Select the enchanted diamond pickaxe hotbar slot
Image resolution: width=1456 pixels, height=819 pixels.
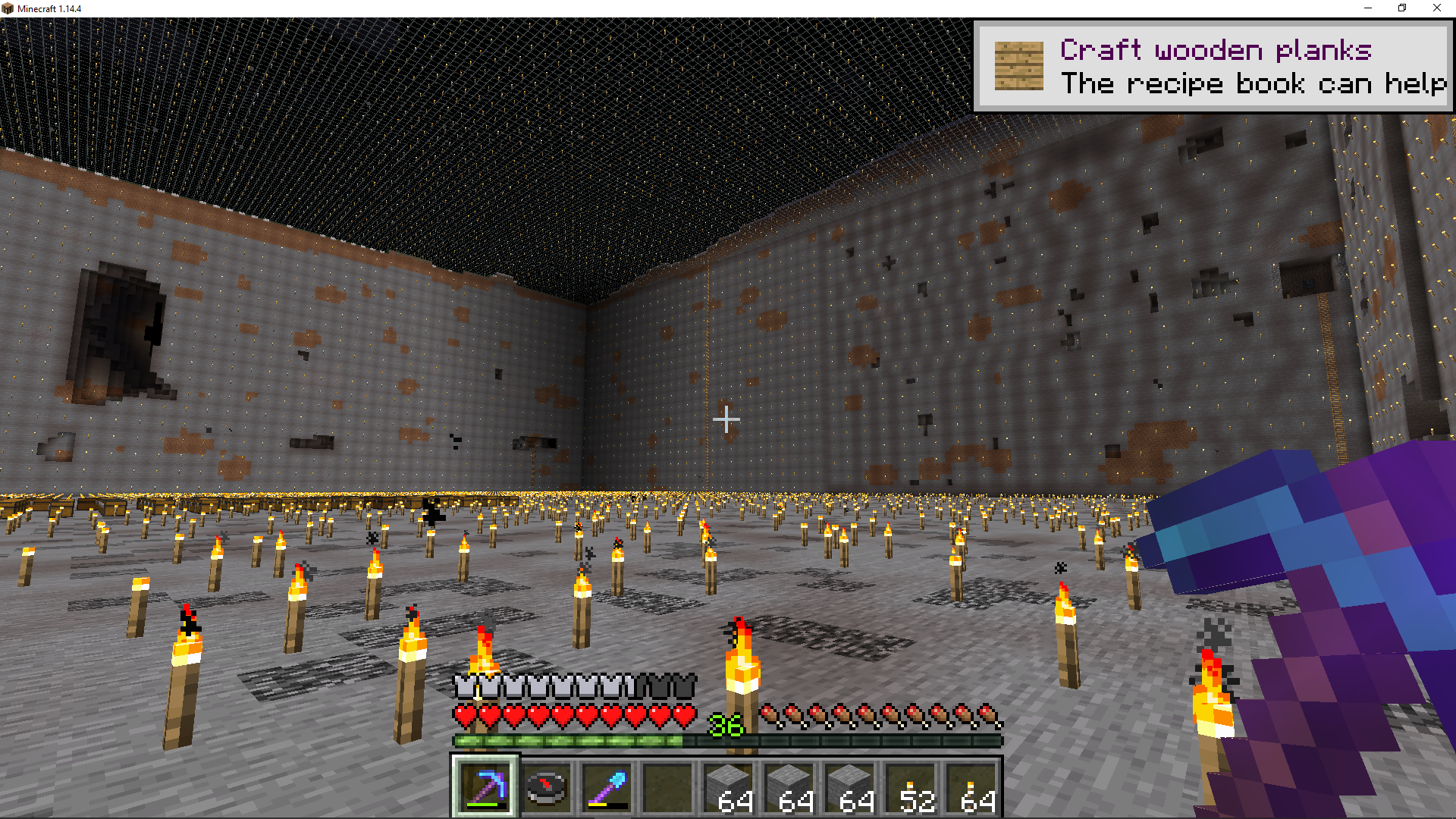pyautogui.click(x=485, y=786)
